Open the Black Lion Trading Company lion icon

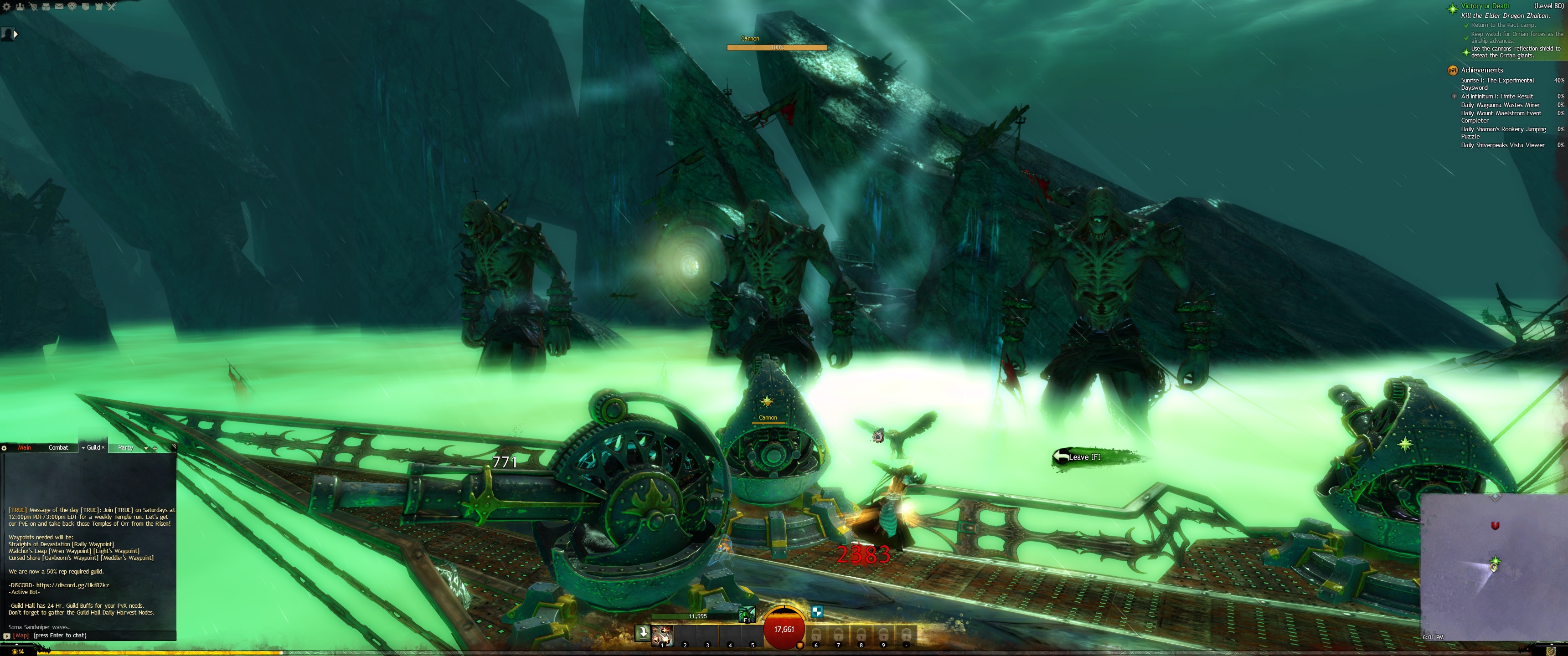click(x=72, y=7)
